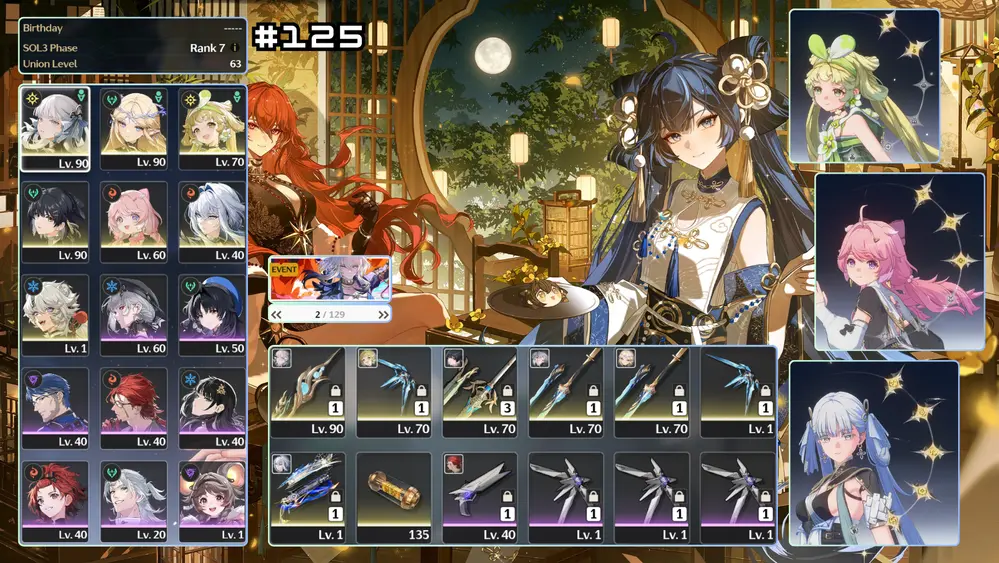Choose the blue beret Lv. 50 character
Viewport: 999px width, 563px height.
click(x=213, y=314)
